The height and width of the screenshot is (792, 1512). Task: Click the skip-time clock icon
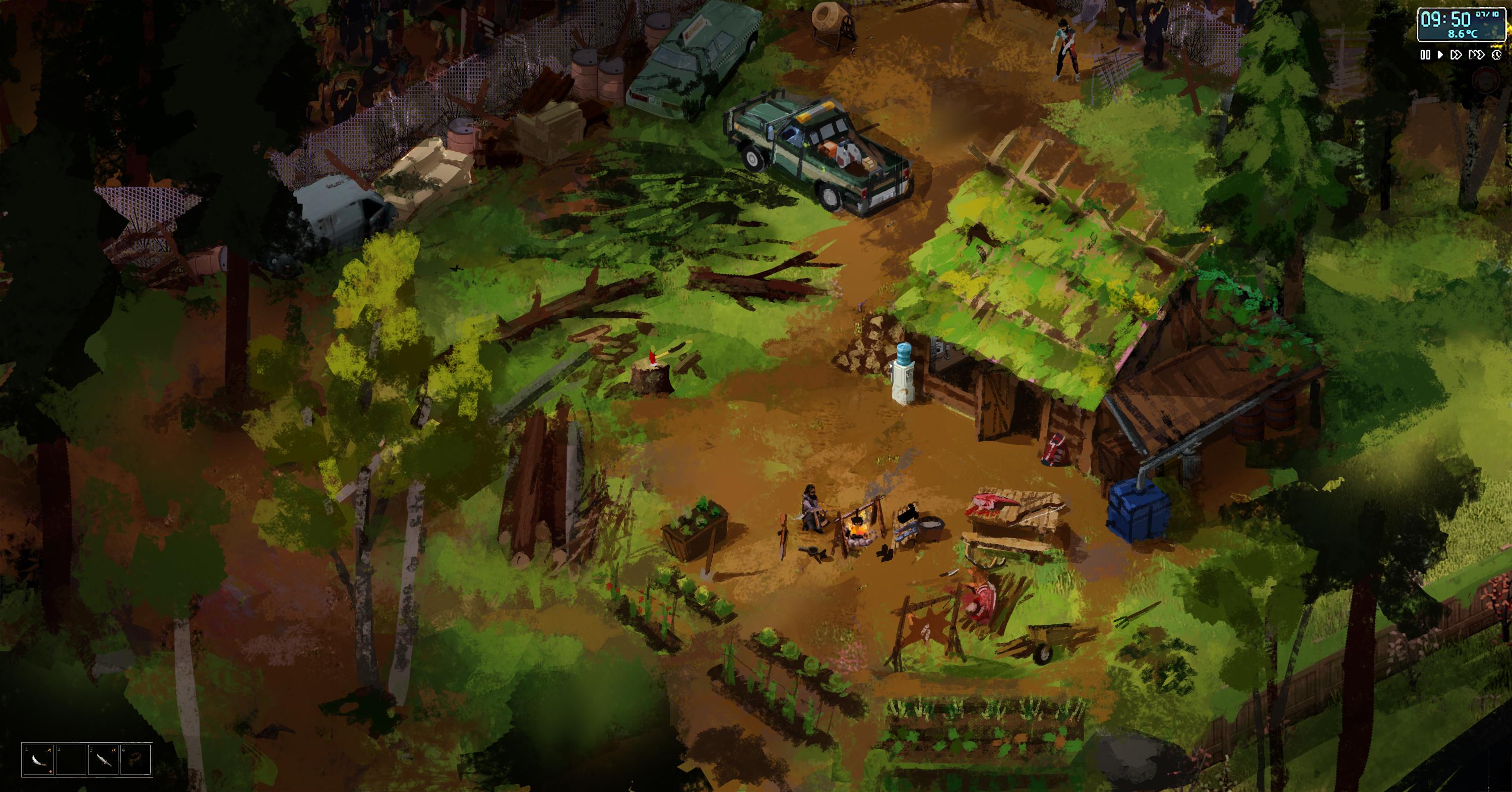[x=1497, y=54]
